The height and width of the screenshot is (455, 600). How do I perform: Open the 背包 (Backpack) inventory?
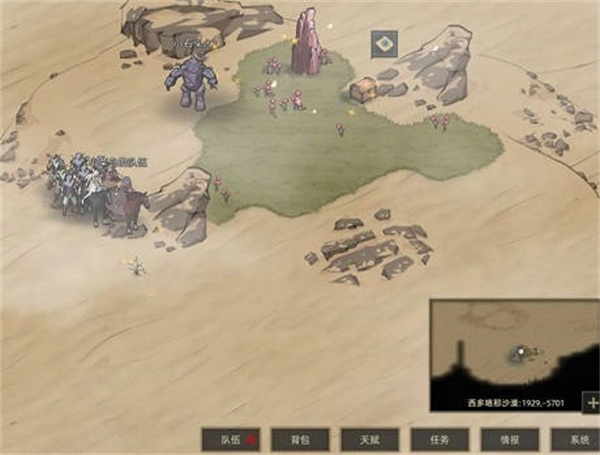(299, 440)
